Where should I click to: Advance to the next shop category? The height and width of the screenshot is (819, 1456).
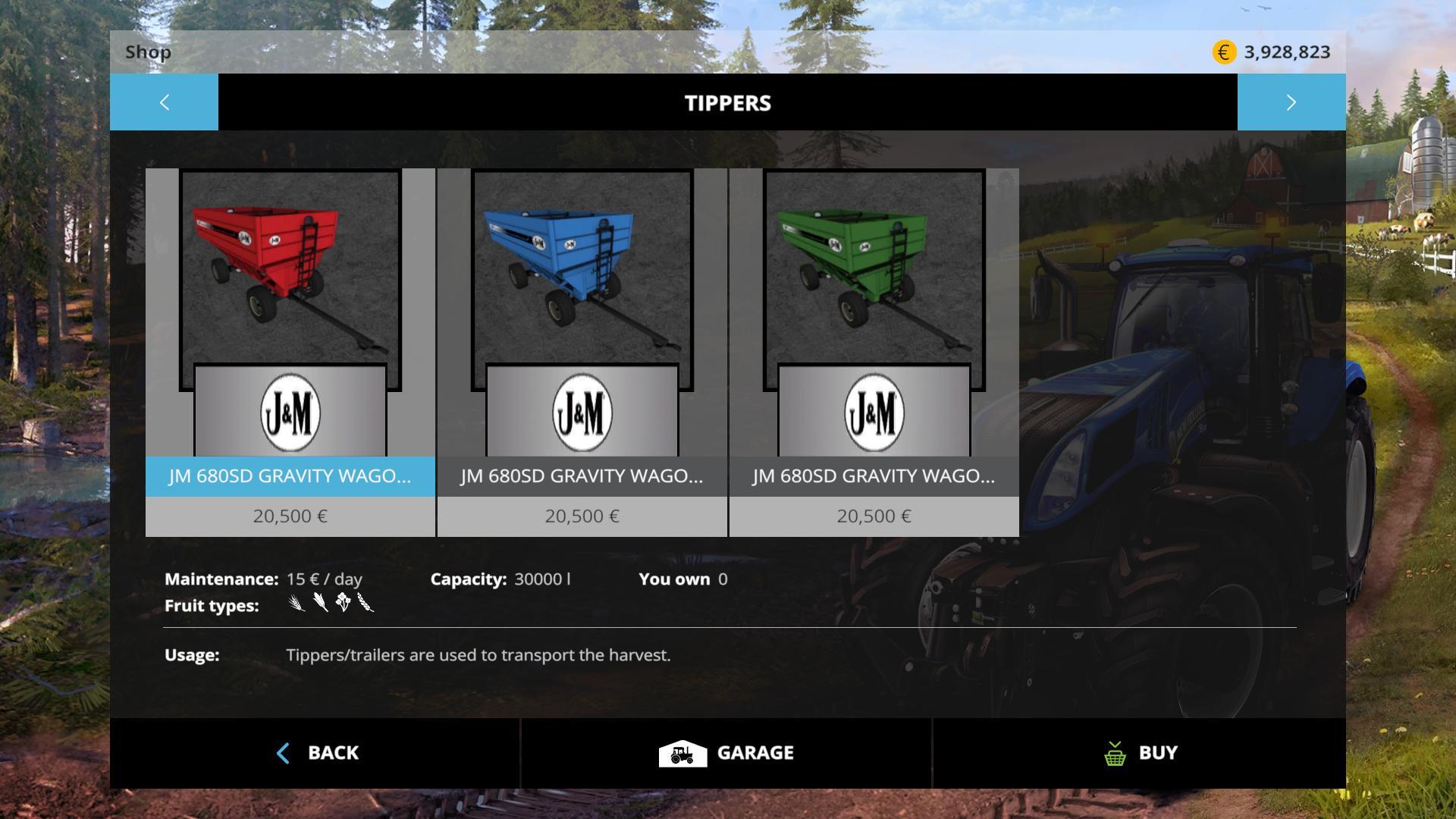point(1291,102)
